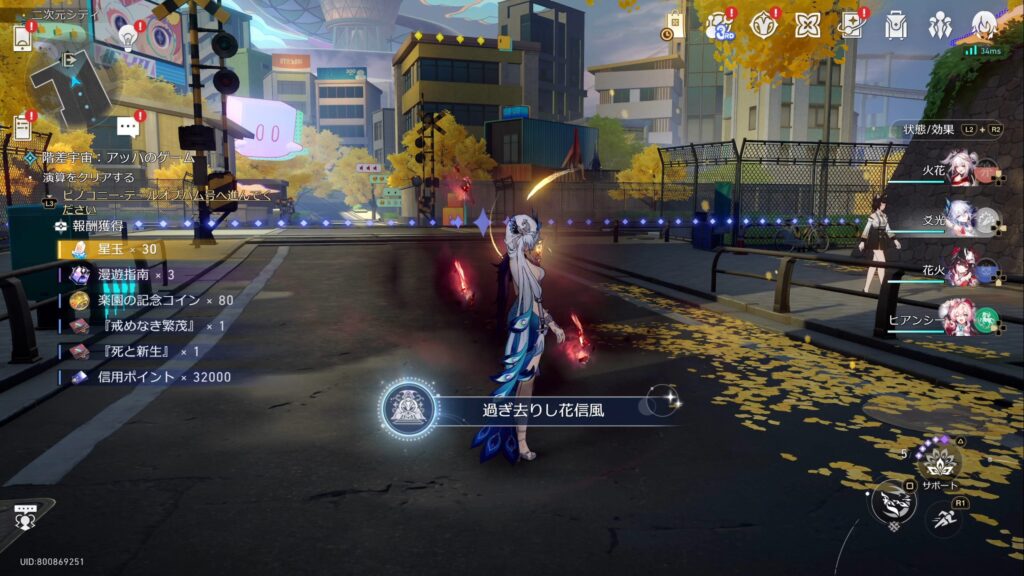The height and width of the screenshot is (576, 1024).
Task: Activate the サポート lotus technique button
Action: pyautogui.click(x=939, y=461)
